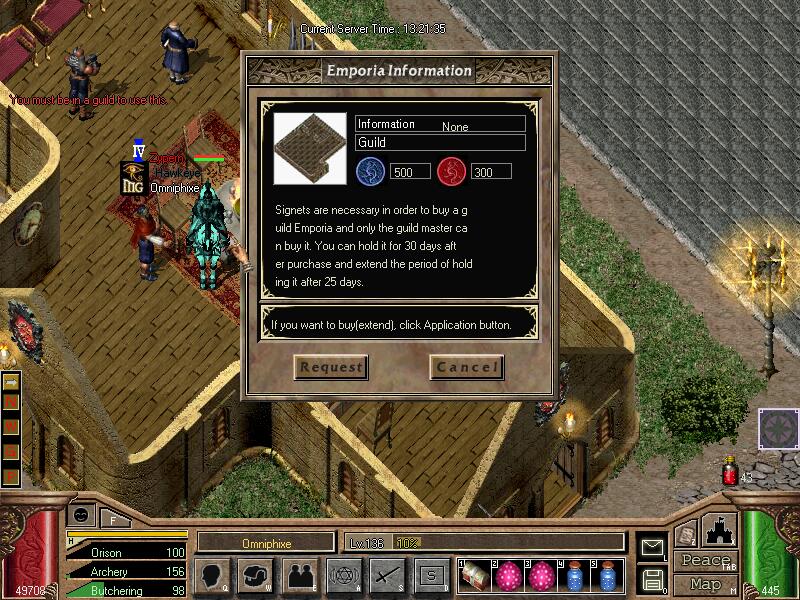This screenshot has width=800, height=600.
Task: Click the red N button on side panel
Action: point(12,403)
